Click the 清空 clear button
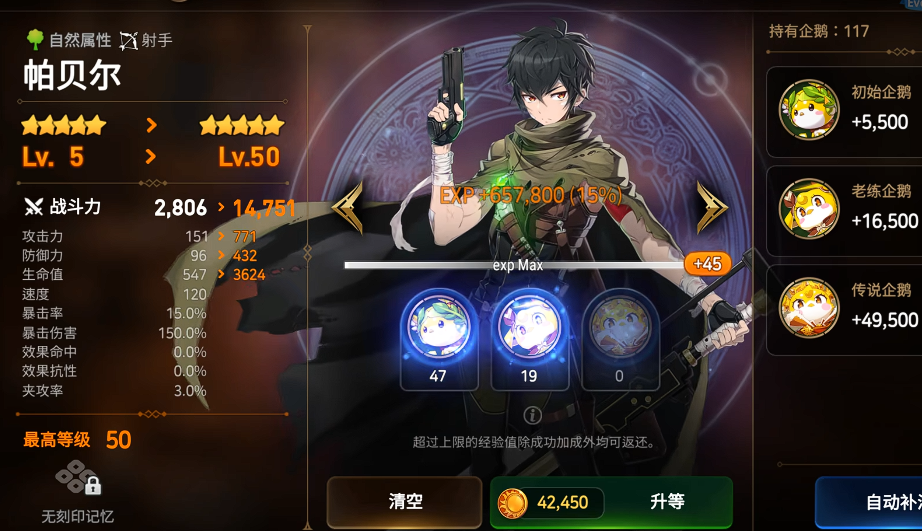 point(405,501)
